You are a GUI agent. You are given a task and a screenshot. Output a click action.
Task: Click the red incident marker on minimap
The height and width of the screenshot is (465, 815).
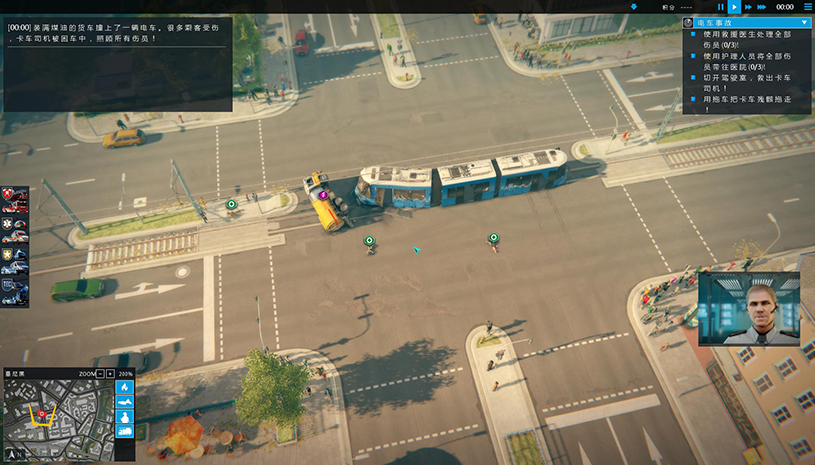click(x=42, y=412)
